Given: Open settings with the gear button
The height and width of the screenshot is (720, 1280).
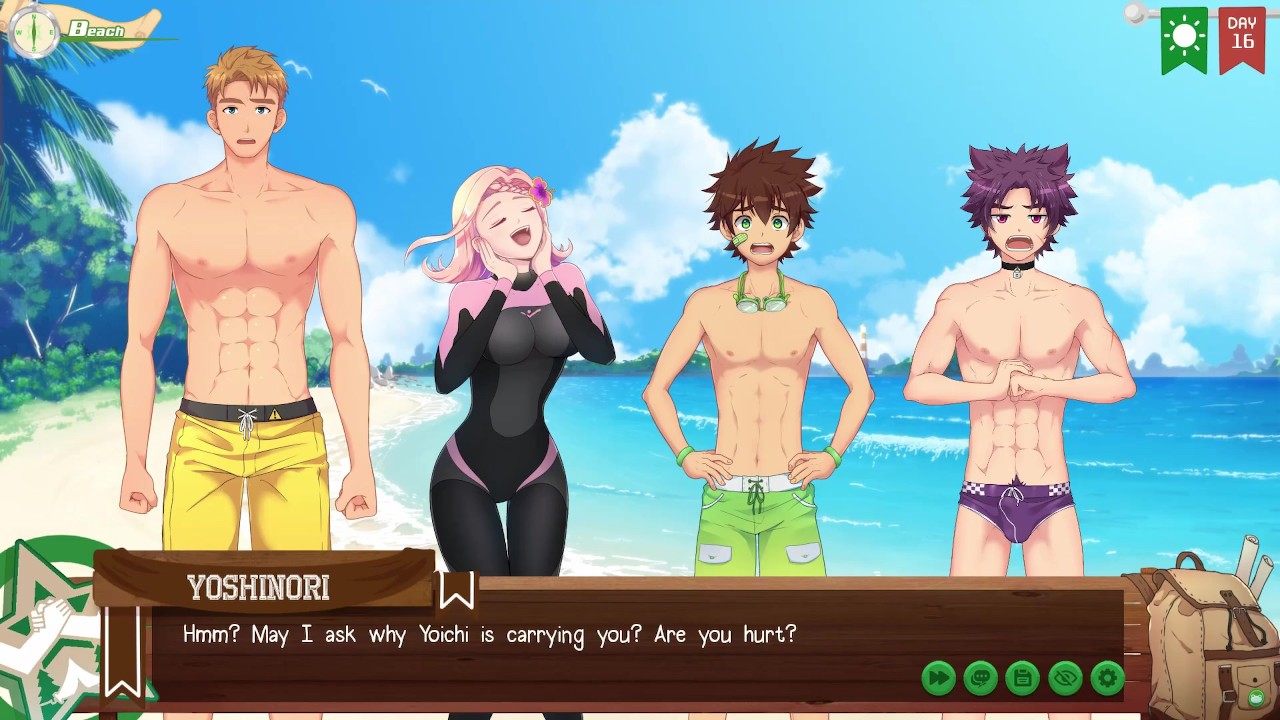Looking at the screenshot, I should [1107, 678].
